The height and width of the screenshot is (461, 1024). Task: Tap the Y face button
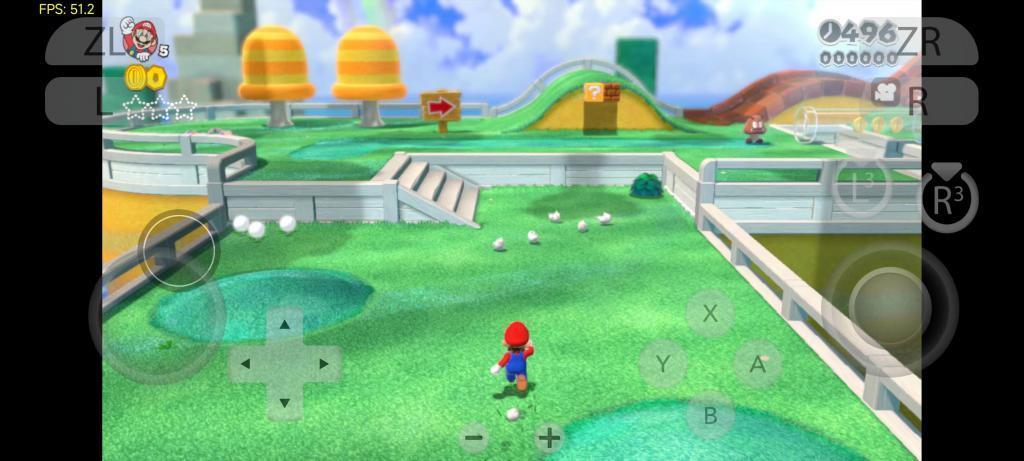coord(662,363)
